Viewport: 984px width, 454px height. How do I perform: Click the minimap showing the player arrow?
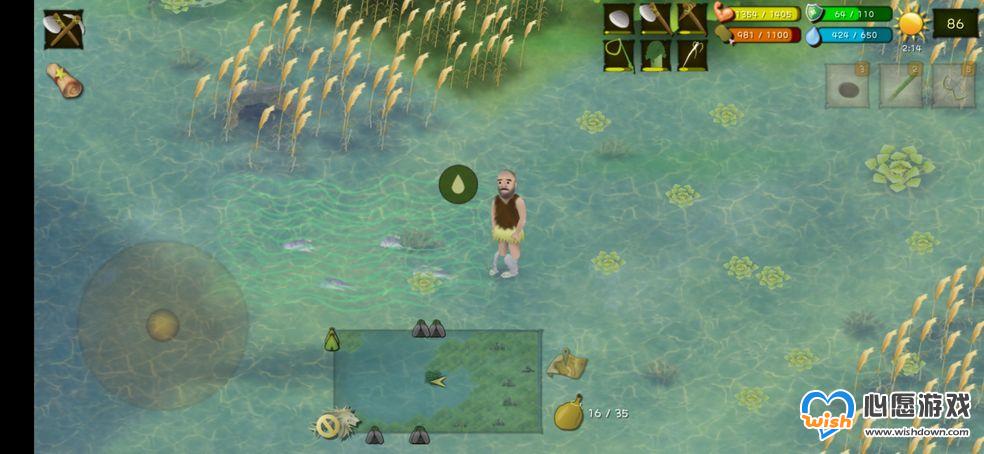click(437, 381)
